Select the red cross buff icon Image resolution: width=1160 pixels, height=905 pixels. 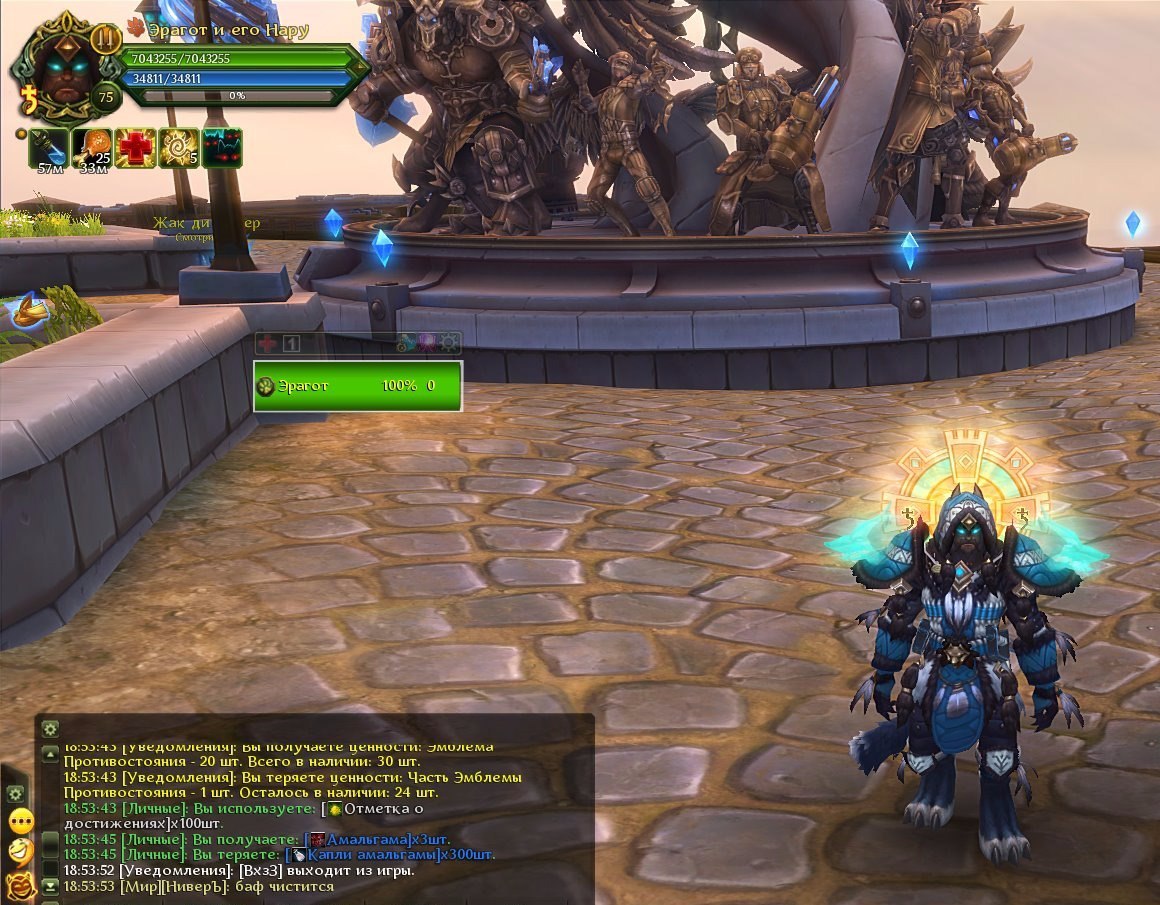pyautogui.click(x=135, y=147)
